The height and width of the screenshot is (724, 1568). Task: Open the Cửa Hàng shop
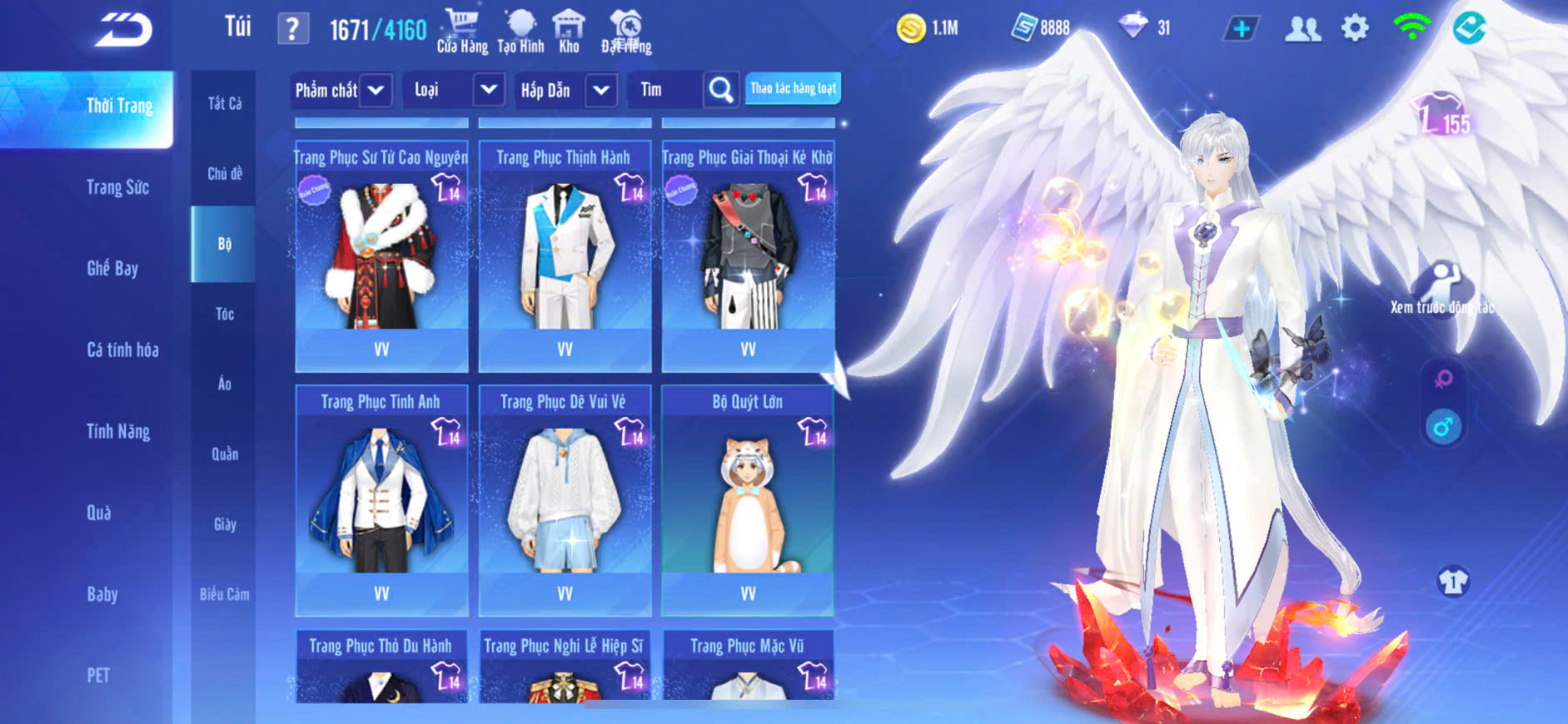[x=462, y=31]
